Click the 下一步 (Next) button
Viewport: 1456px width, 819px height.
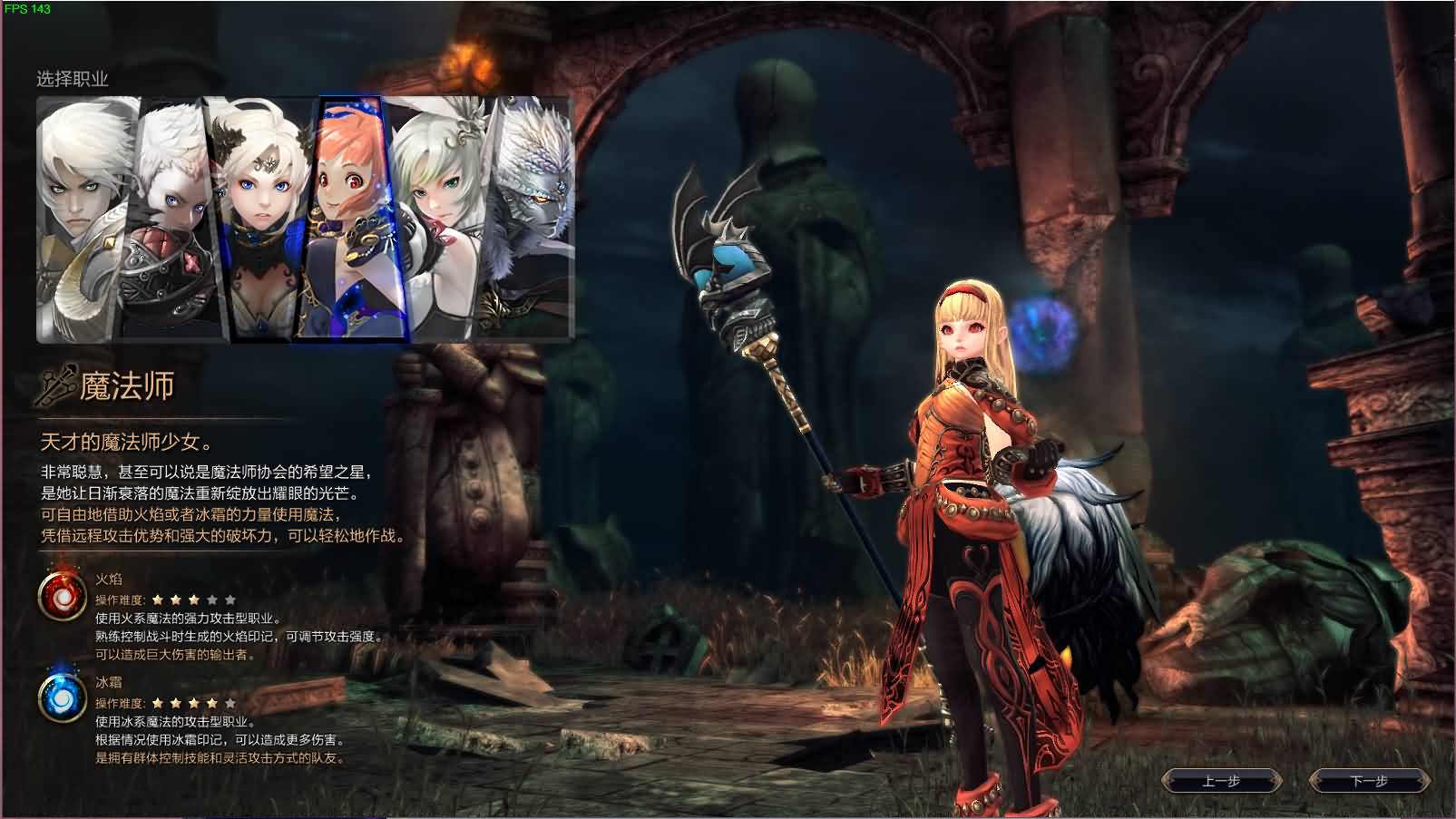point(1372,781)
